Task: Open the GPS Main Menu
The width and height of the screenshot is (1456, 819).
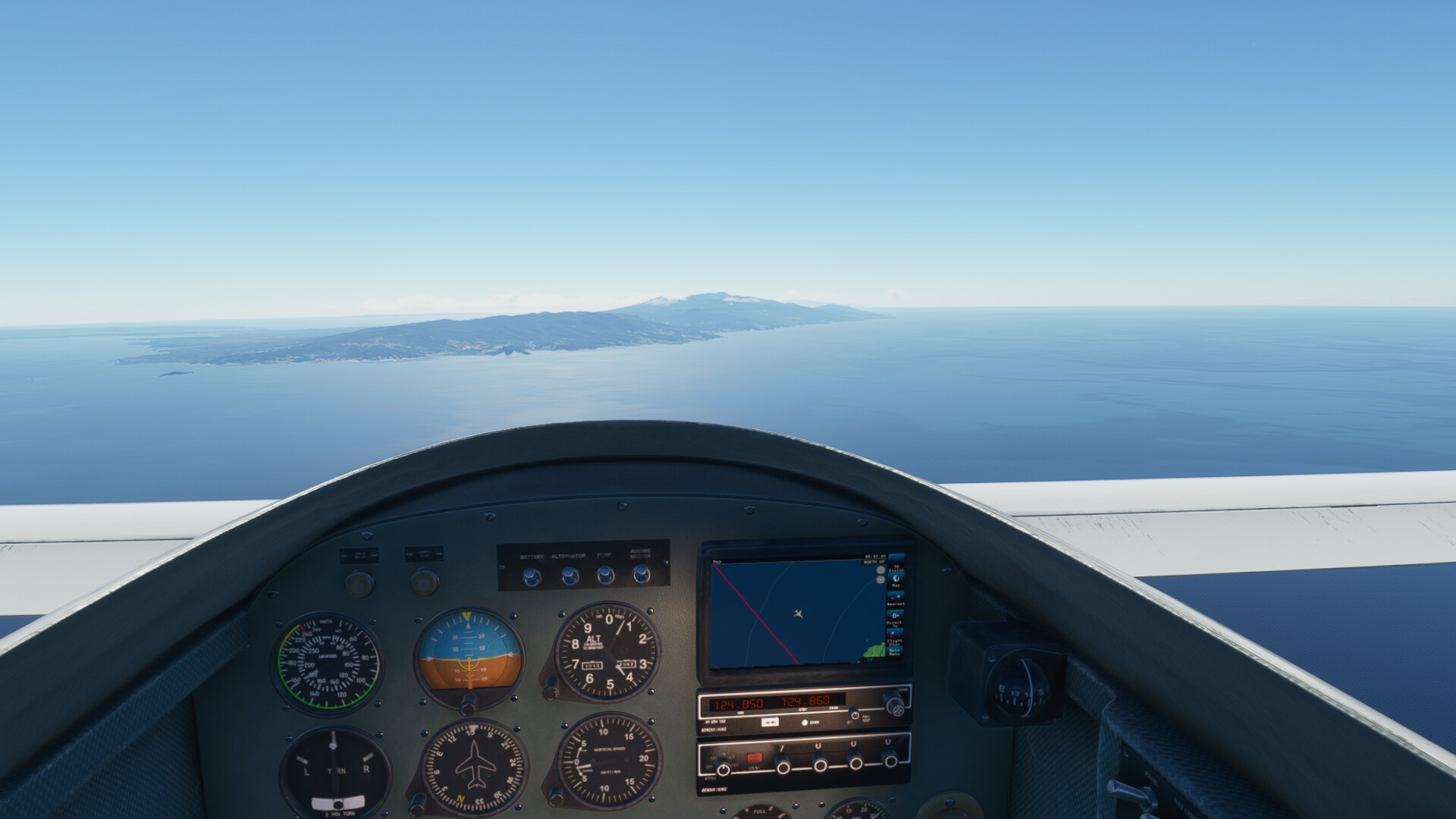Action: 895,651
